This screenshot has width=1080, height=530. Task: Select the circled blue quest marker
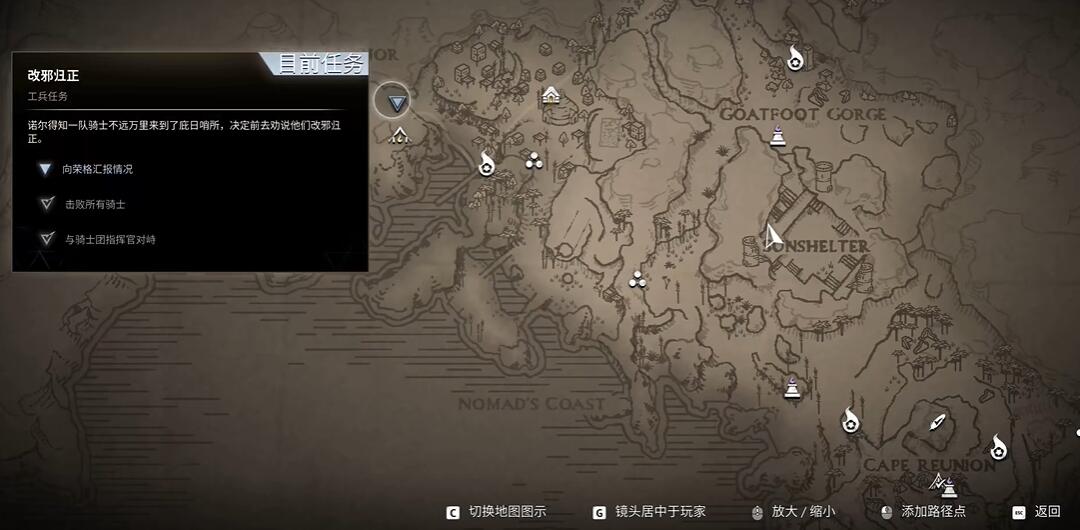[397, 102]
